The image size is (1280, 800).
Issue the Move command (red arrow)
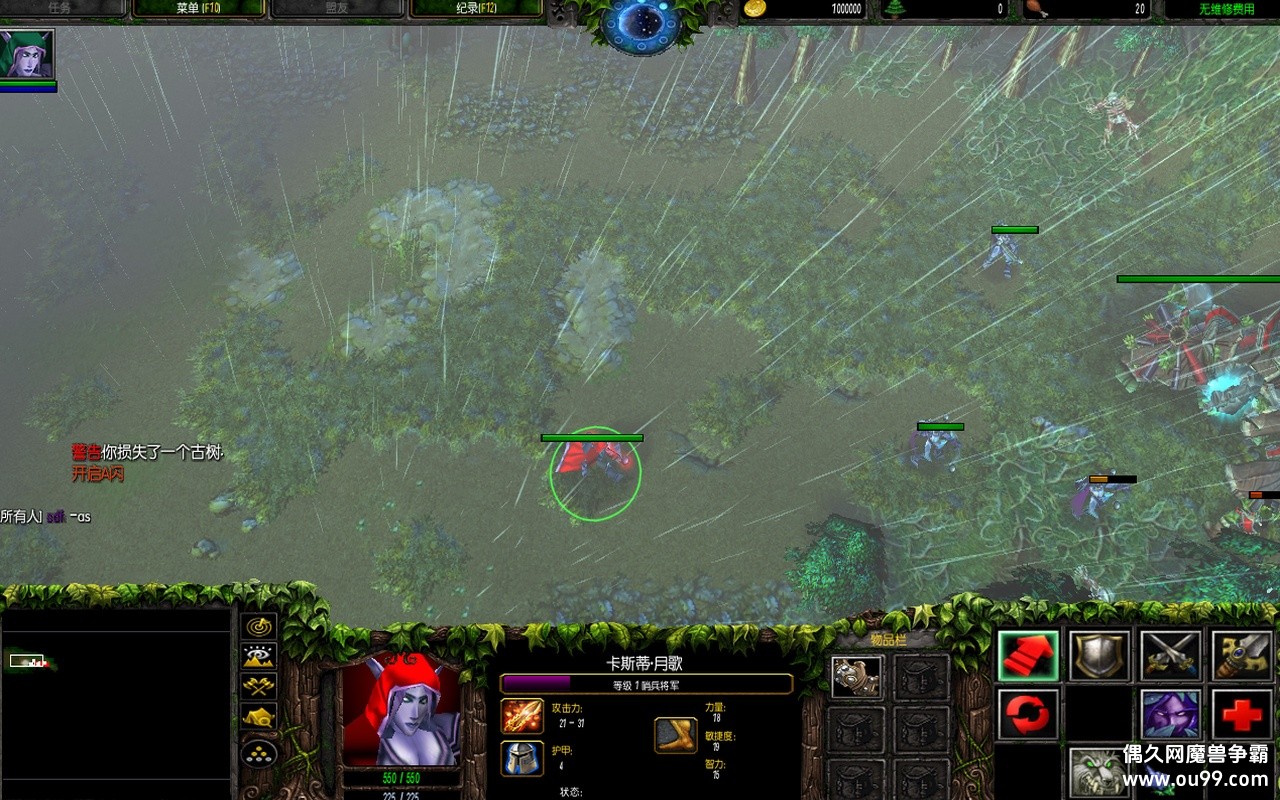[1029, 656]
